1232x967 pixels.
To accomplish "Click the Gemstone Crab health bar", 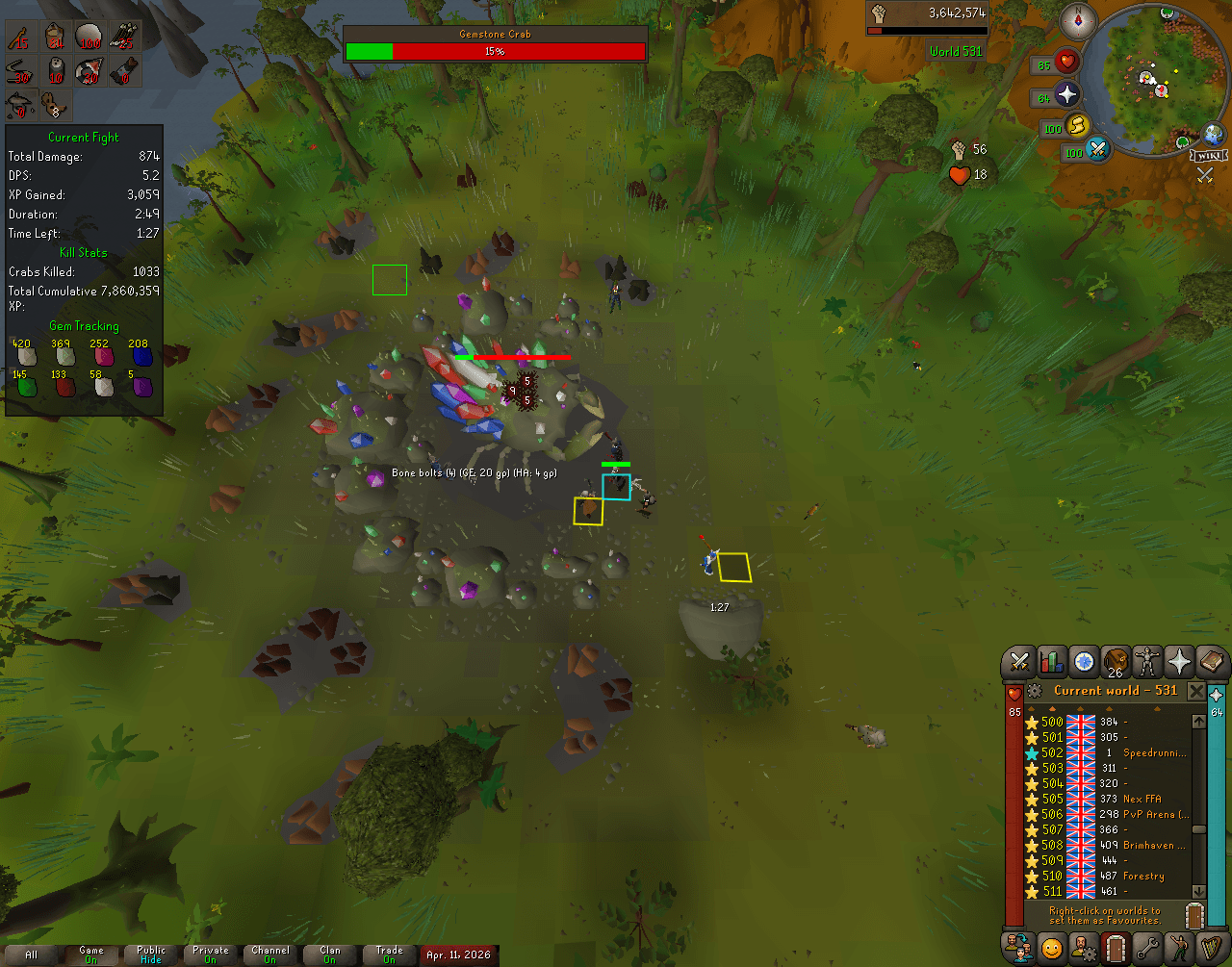I will tap(495, 52).
